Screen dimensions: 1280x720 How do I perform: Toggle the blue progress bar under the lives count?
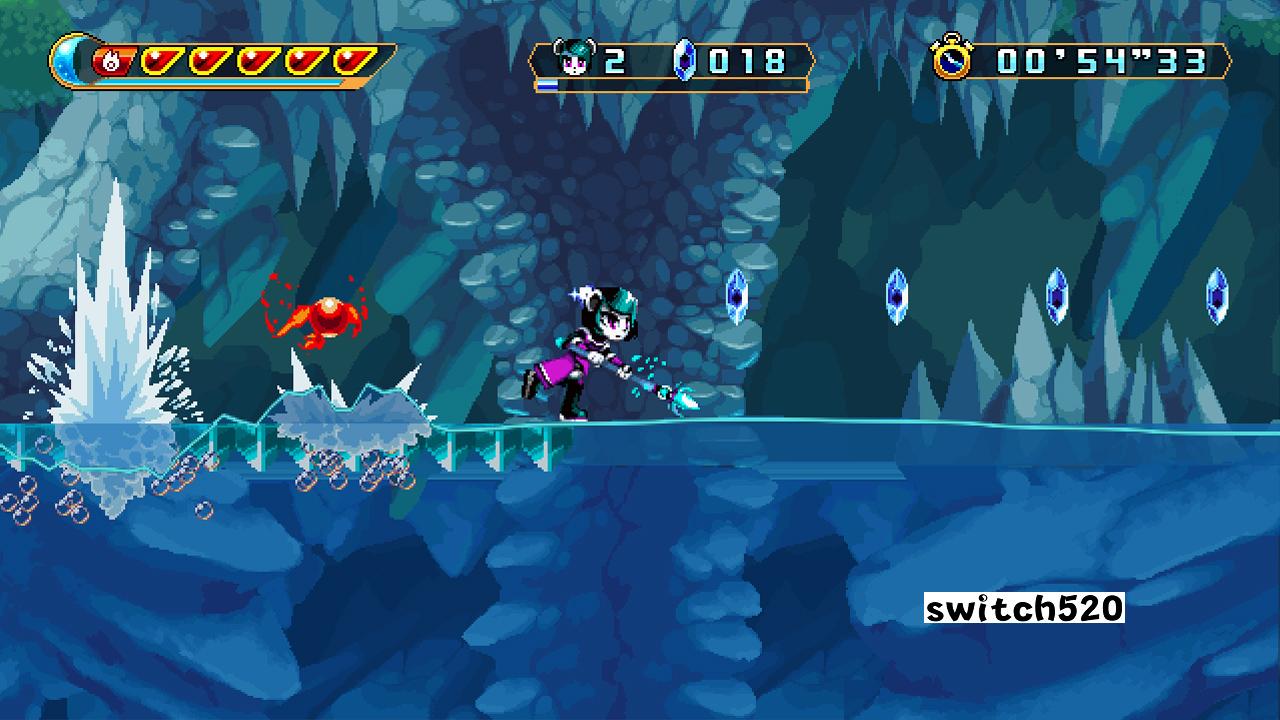click(x=548, y=84)
